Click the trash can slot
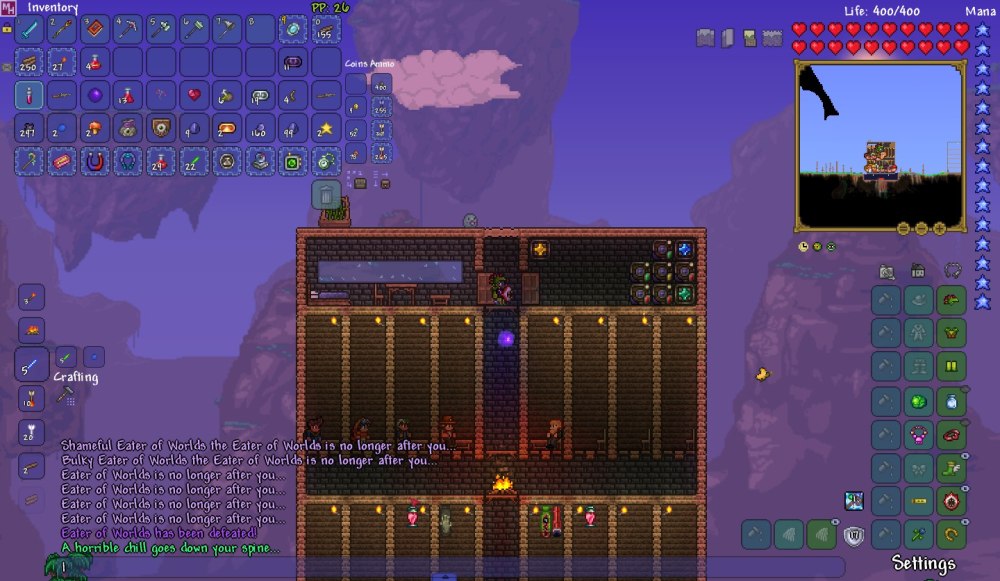This screenshot has height=581, width=1000. coord(326,194)
